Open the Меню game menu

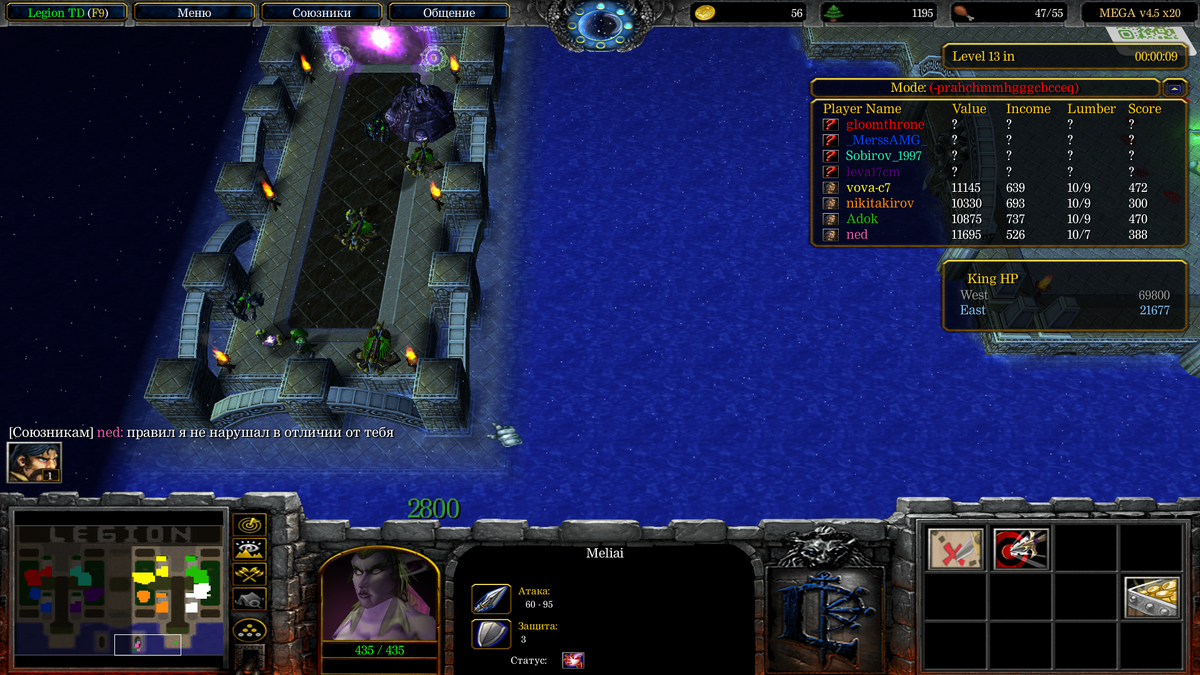point(194,13)
